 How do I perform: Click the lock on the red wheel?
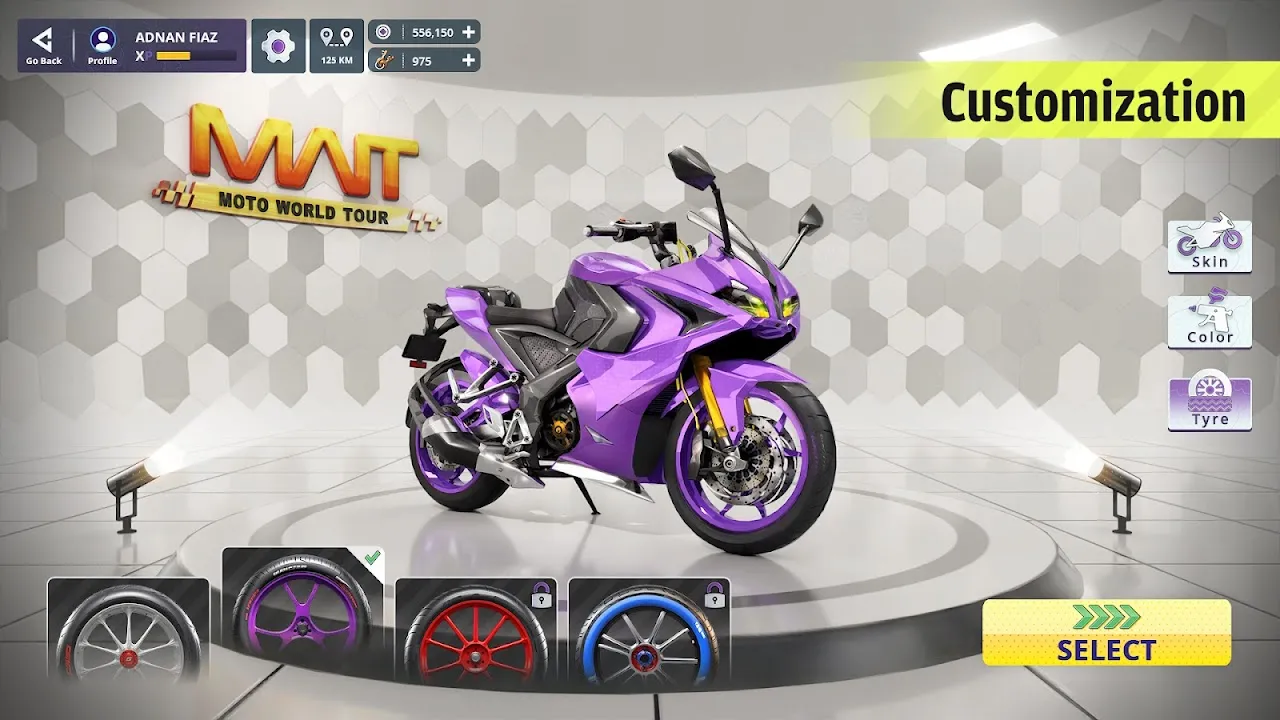(540, 595)
